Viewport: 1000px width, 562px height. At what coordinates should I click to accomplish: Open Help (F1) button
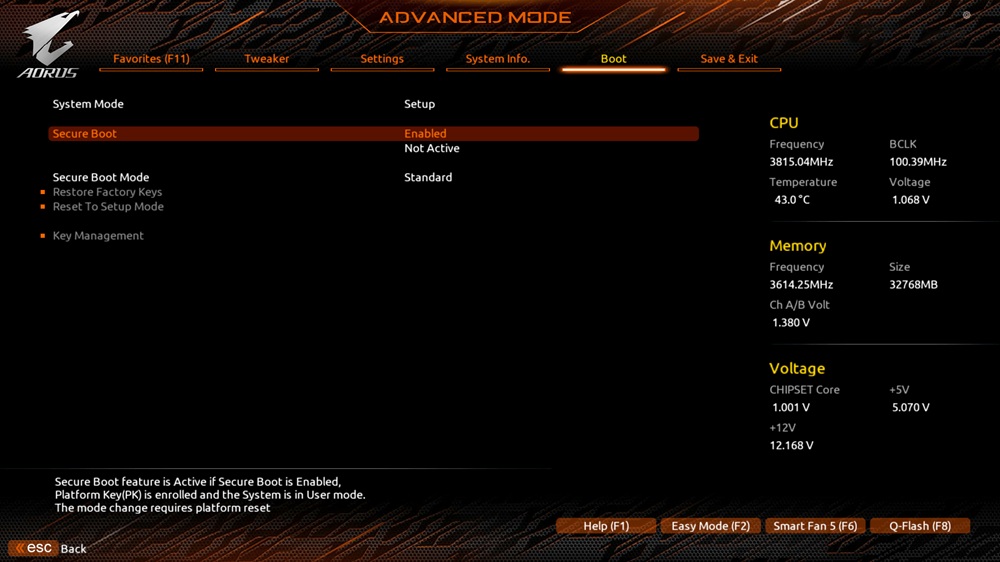(606, 526)
